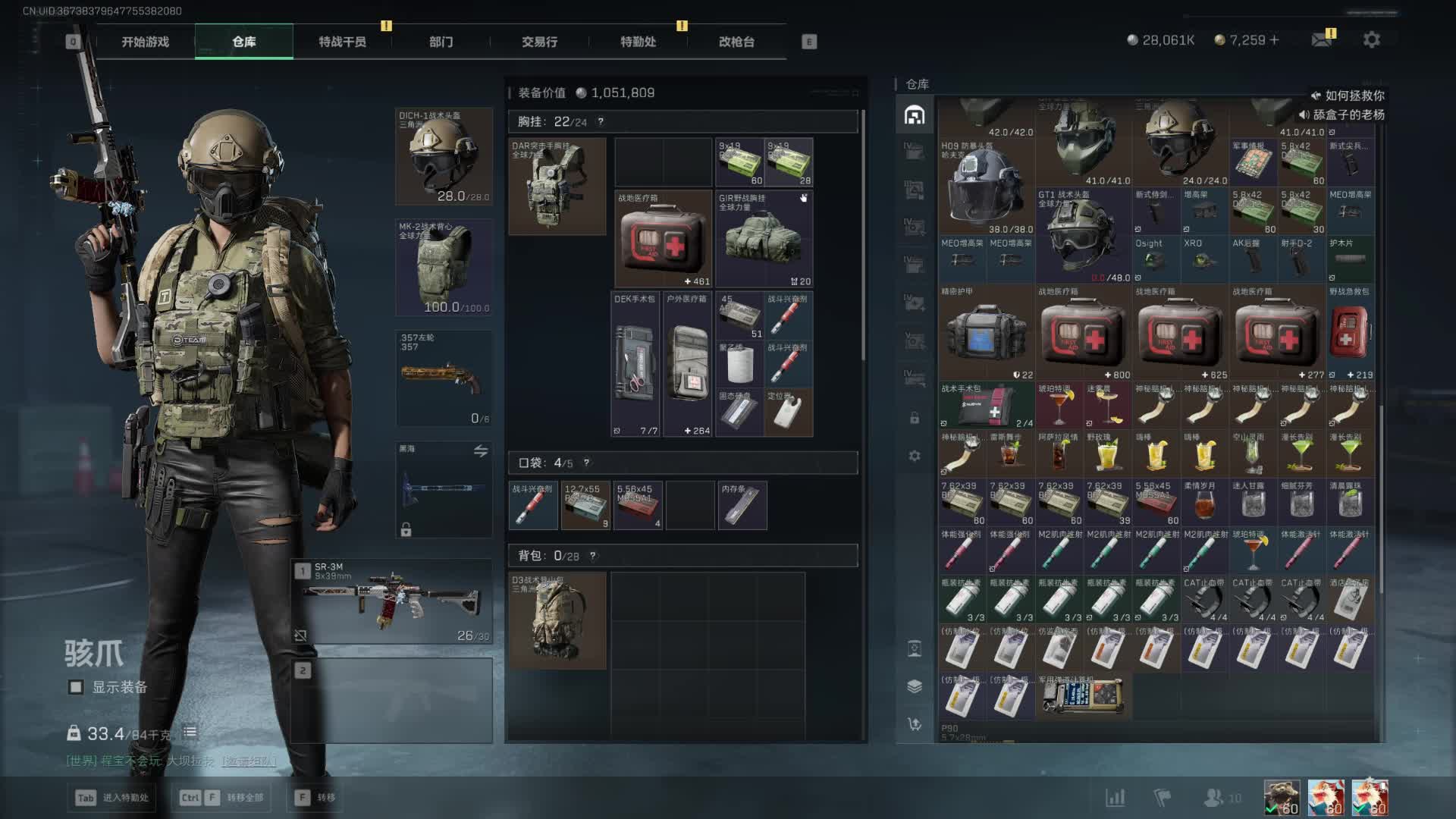Toggle the 显示装备 checkbox
This screenshot has width=1456, height=819.
[x=76, y=687]
